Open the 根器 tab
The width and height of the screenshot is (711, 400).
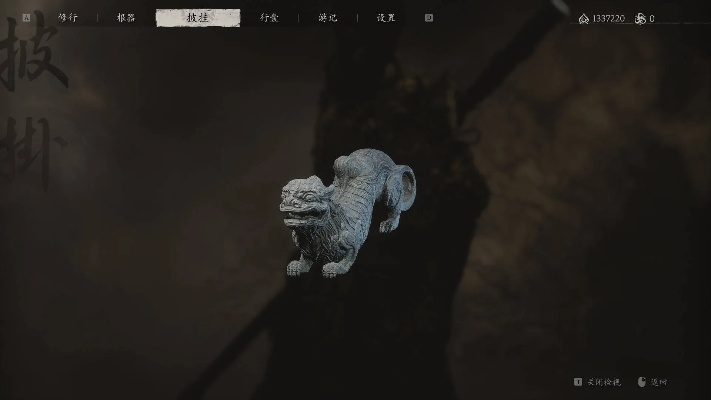[x=126, y=18]
